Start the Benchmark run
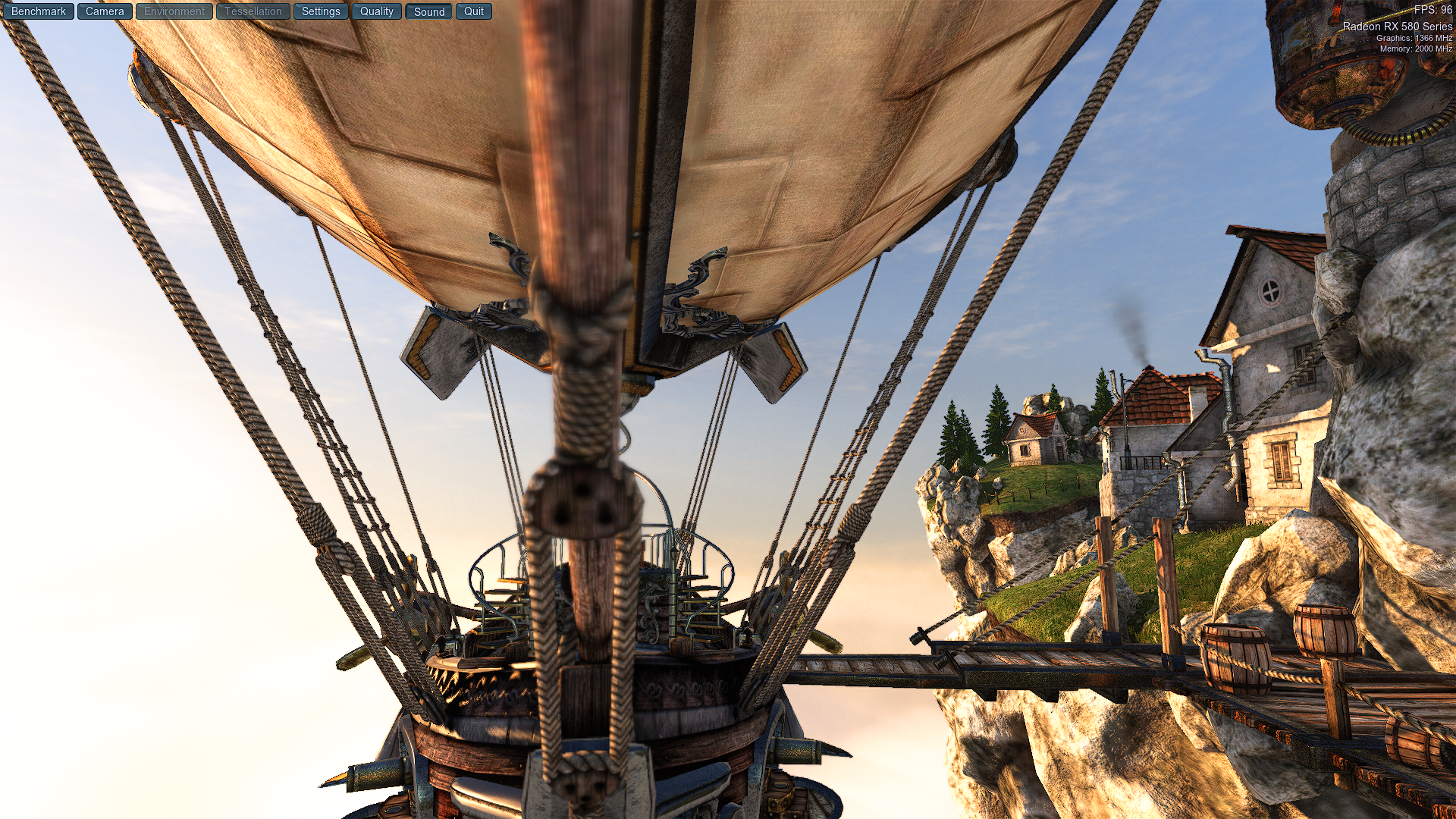This screenshot has height=819, width=1456. click(38, 11)
